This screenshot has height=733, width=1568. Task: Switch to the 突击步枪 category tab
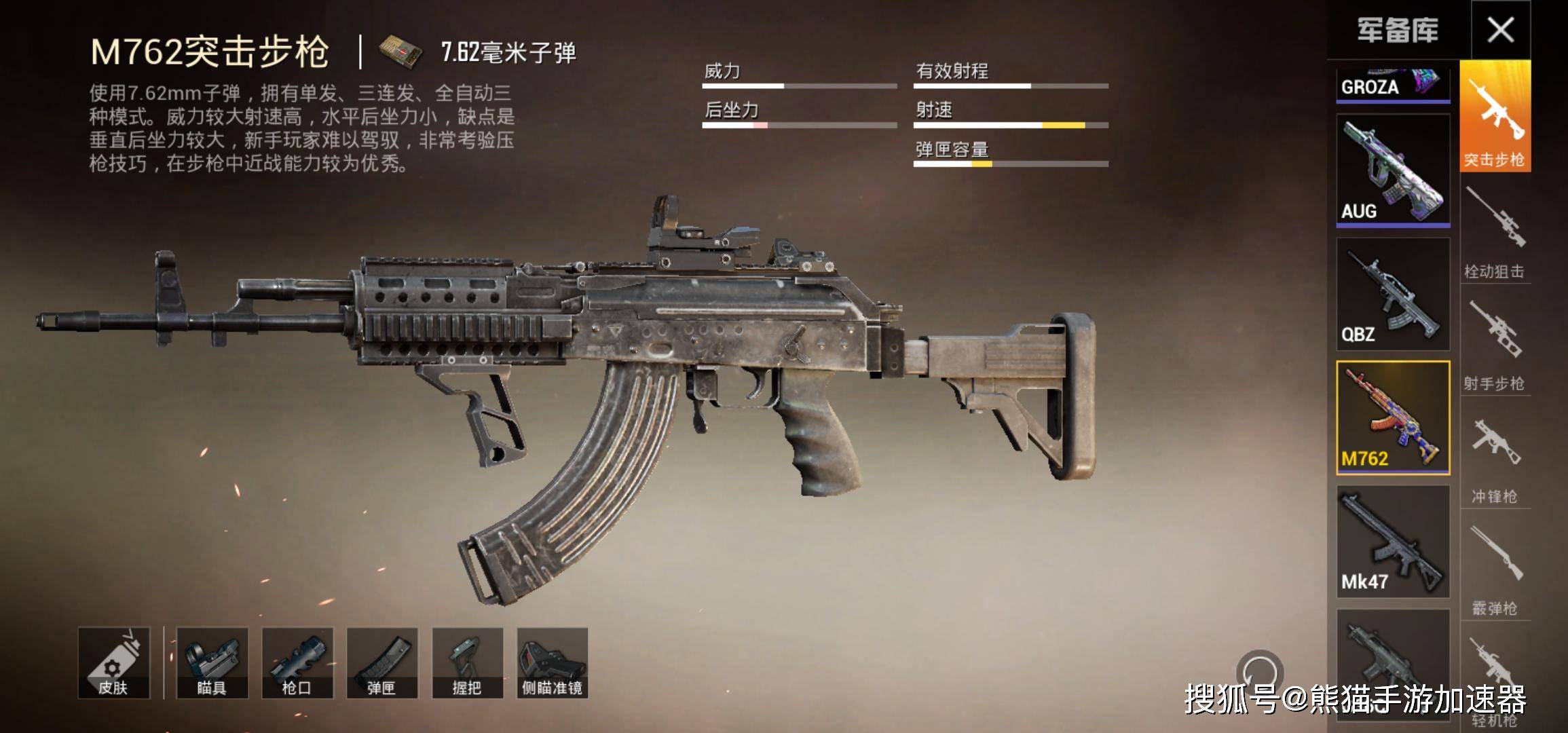(x=1495, y=117)
